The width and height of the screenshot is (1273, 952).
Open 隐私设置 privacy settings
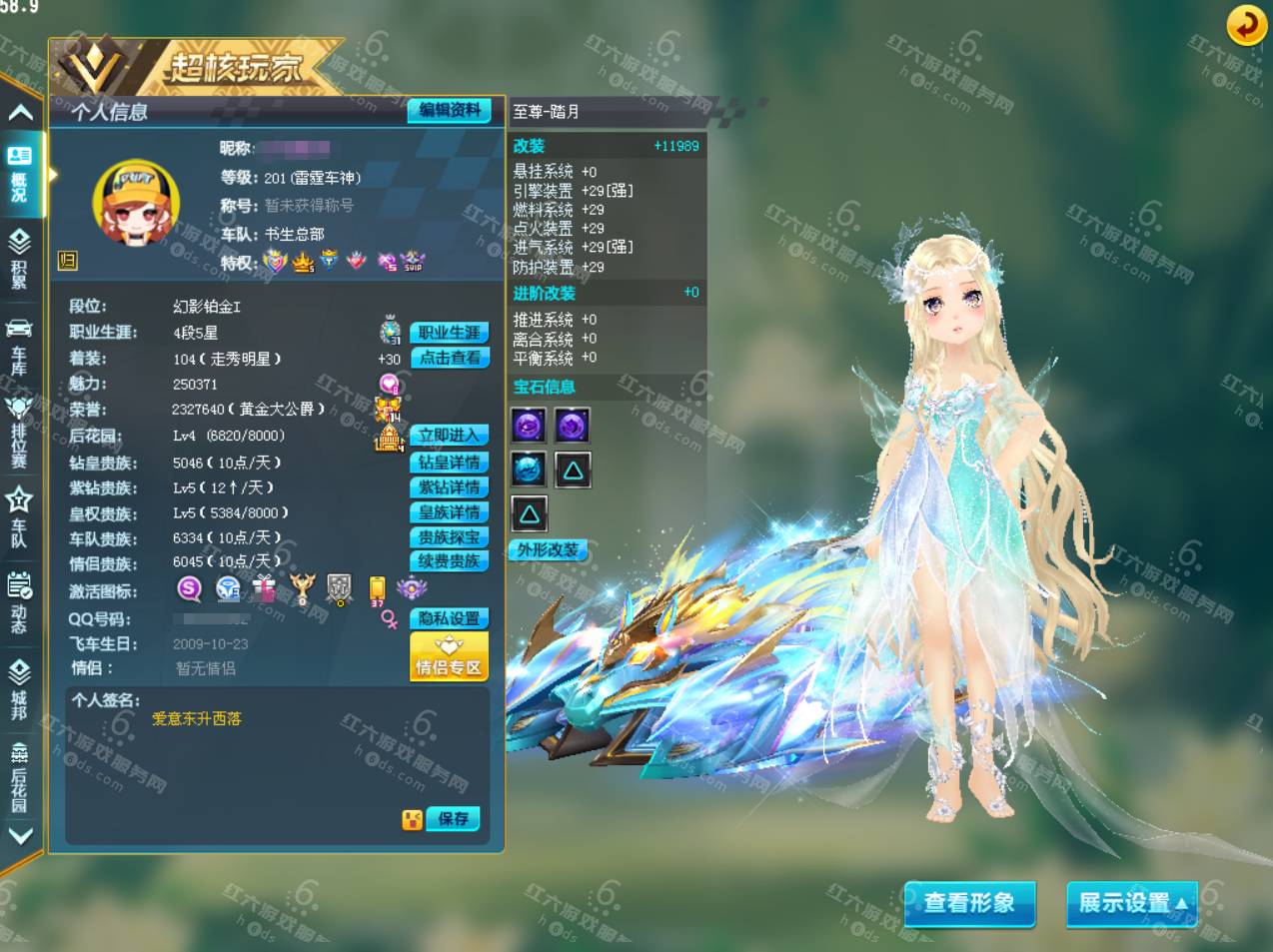pyautogui.click(x=449, y=619)
